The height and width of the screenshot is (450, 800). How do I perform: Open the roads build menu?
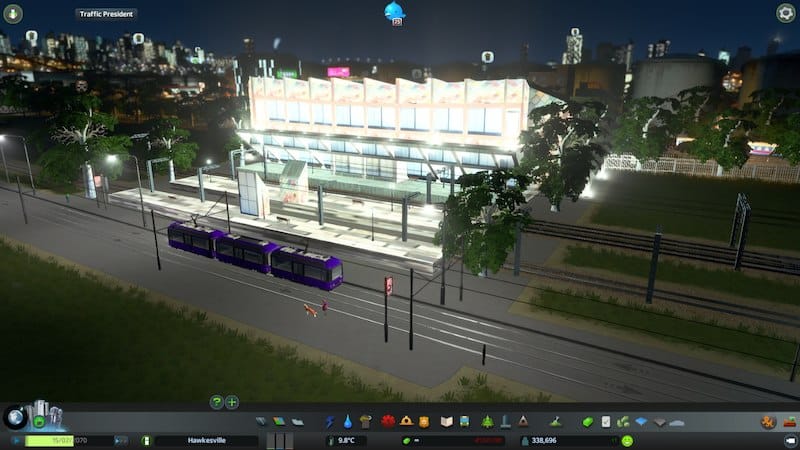pos(262,422)
